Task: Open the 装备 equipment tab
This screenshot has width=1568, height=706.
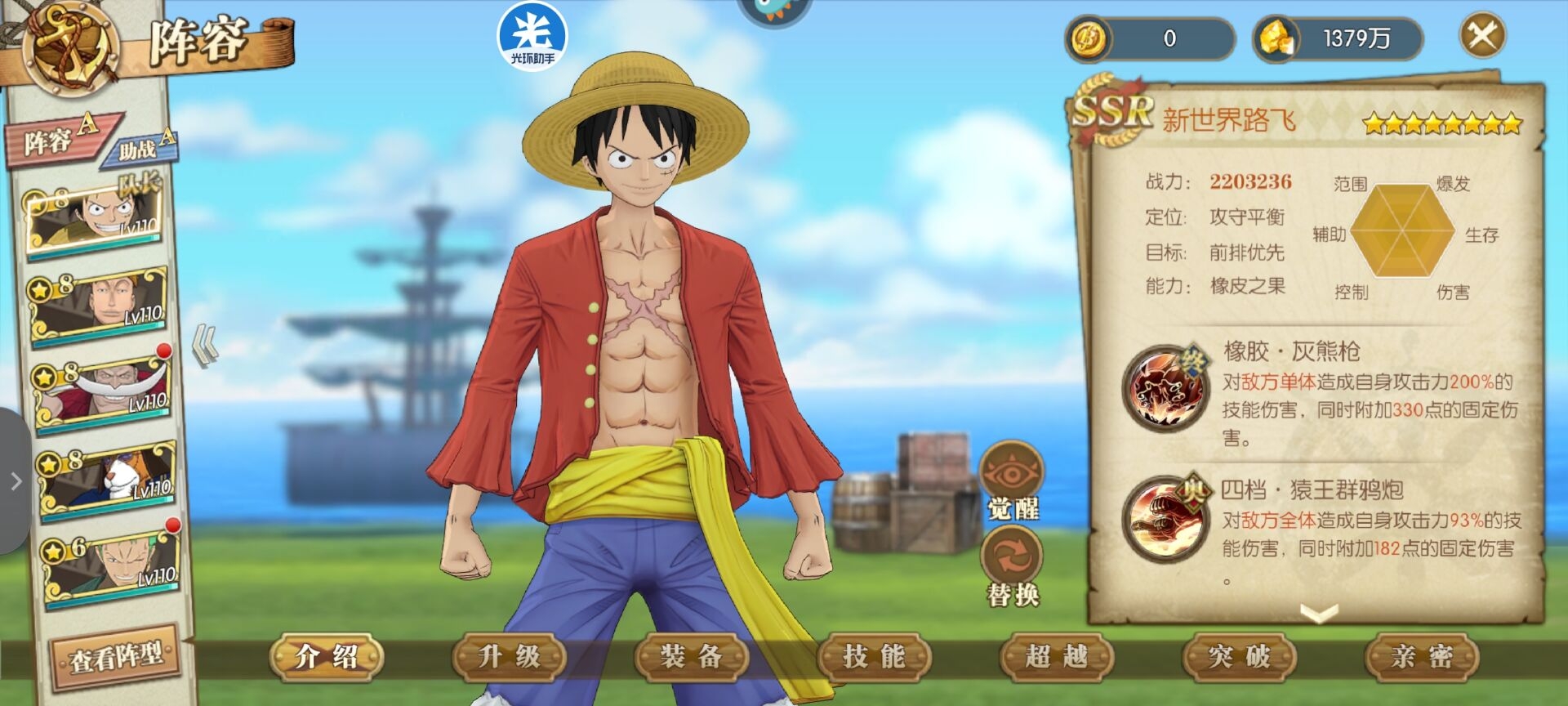Action: pyautogui.click(x=692, y=656)
